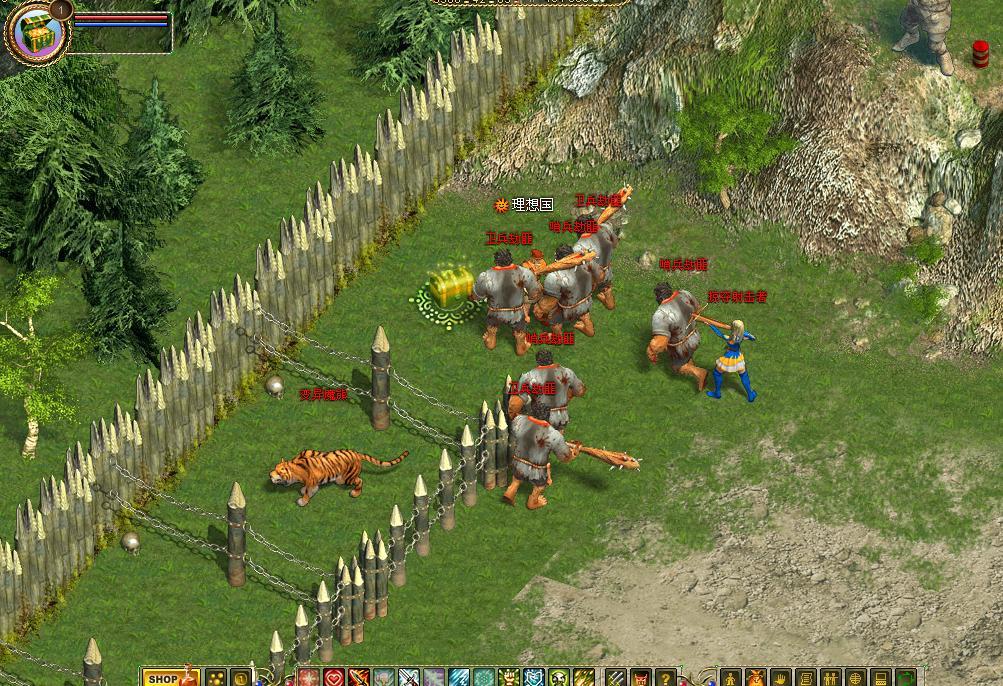Open the scroll quest log icon

coord(806,679)
